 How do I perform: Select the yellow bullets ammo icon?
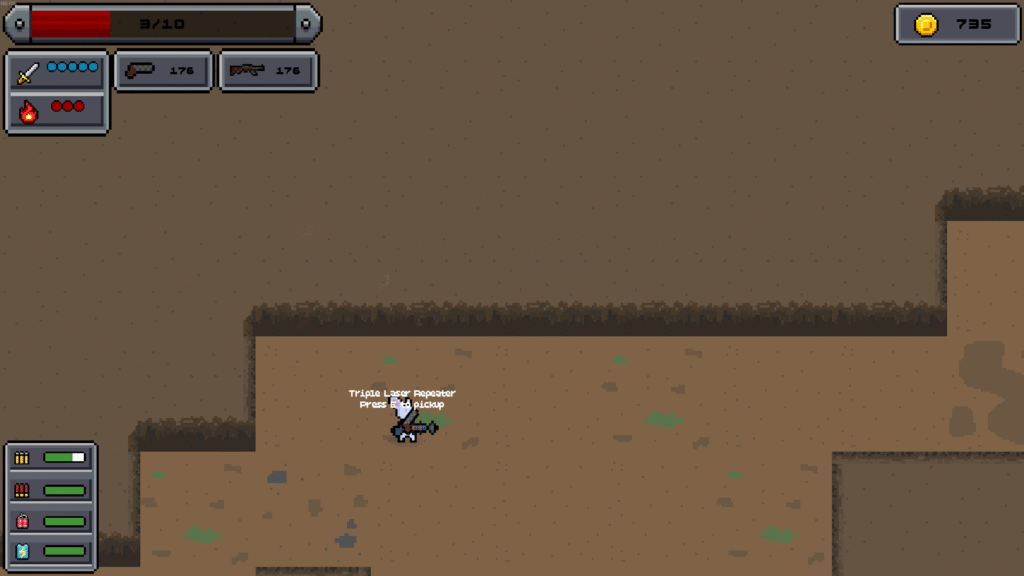tap(22, 458)
